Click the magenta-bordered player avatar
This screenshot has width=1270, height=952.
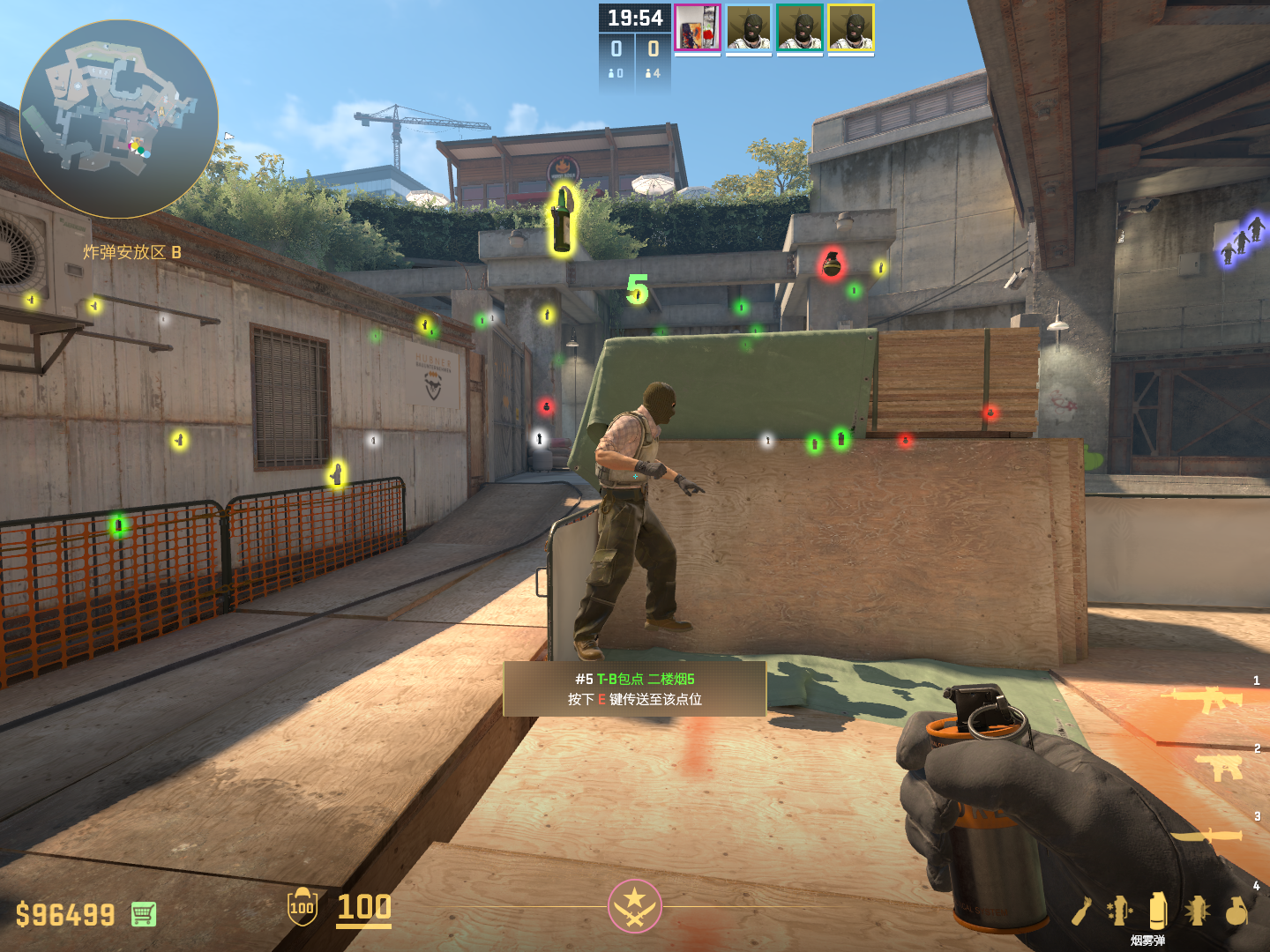coord(698,28)
